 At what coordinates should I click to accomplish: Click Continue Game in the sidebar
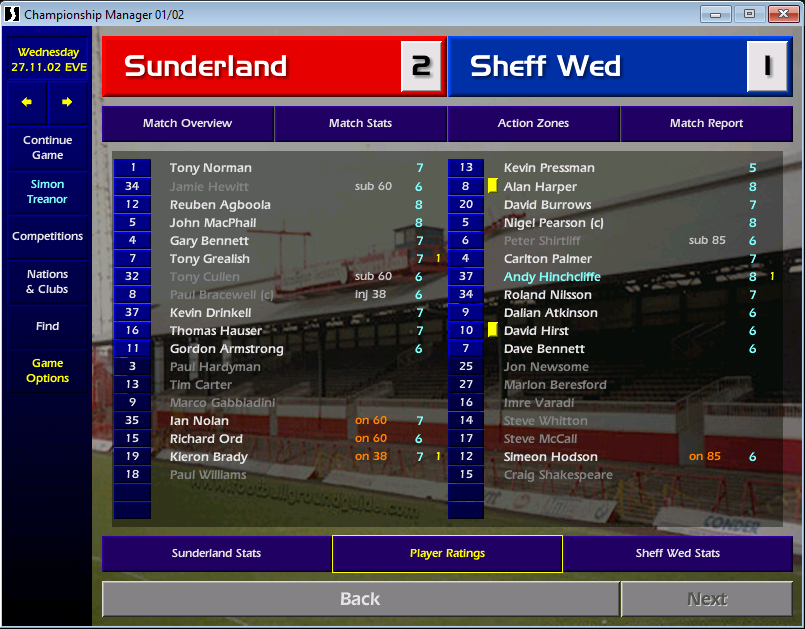48,148
